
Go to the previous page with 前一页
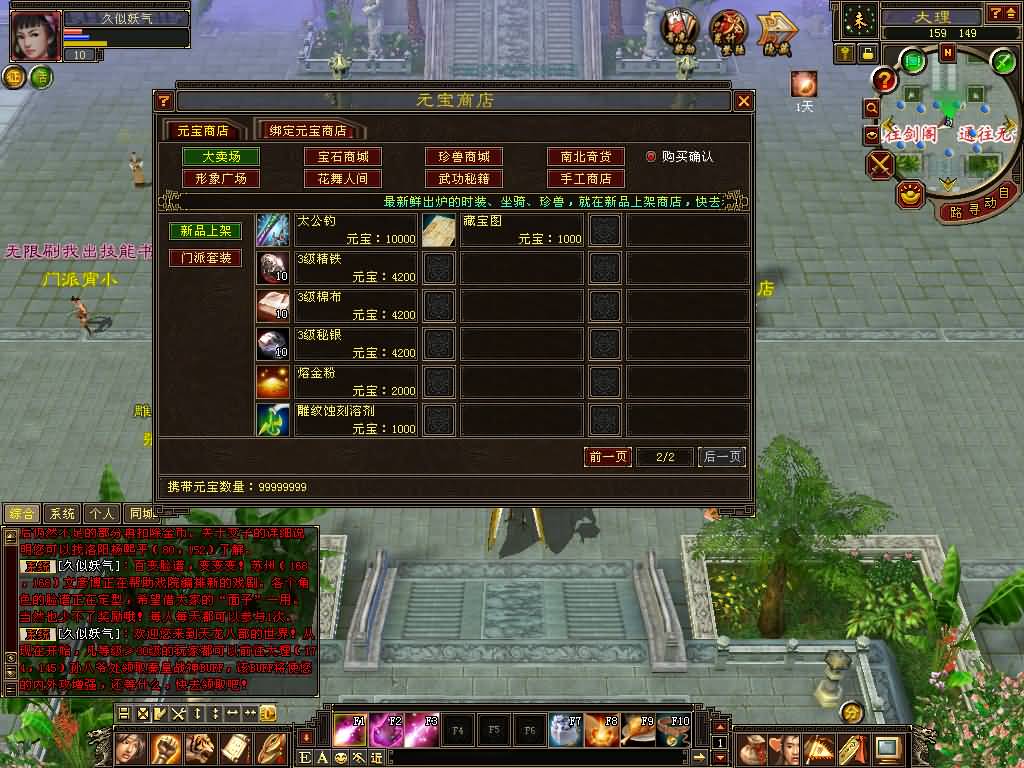point(608,457)
